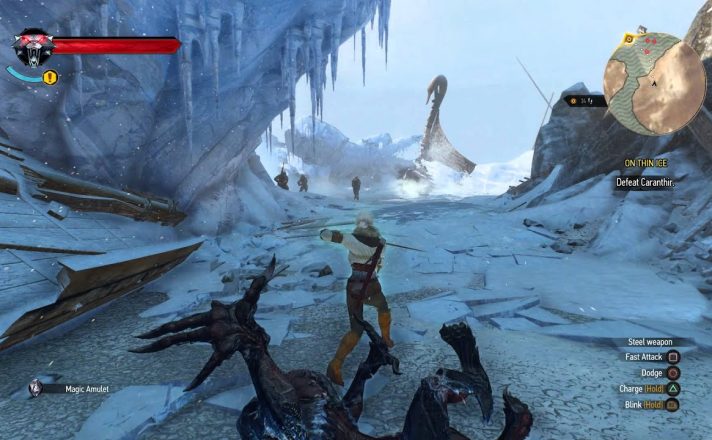Click the yellow quest marker on minimap edge
This screenshot has height=440, width=712.
click(628, 39)
